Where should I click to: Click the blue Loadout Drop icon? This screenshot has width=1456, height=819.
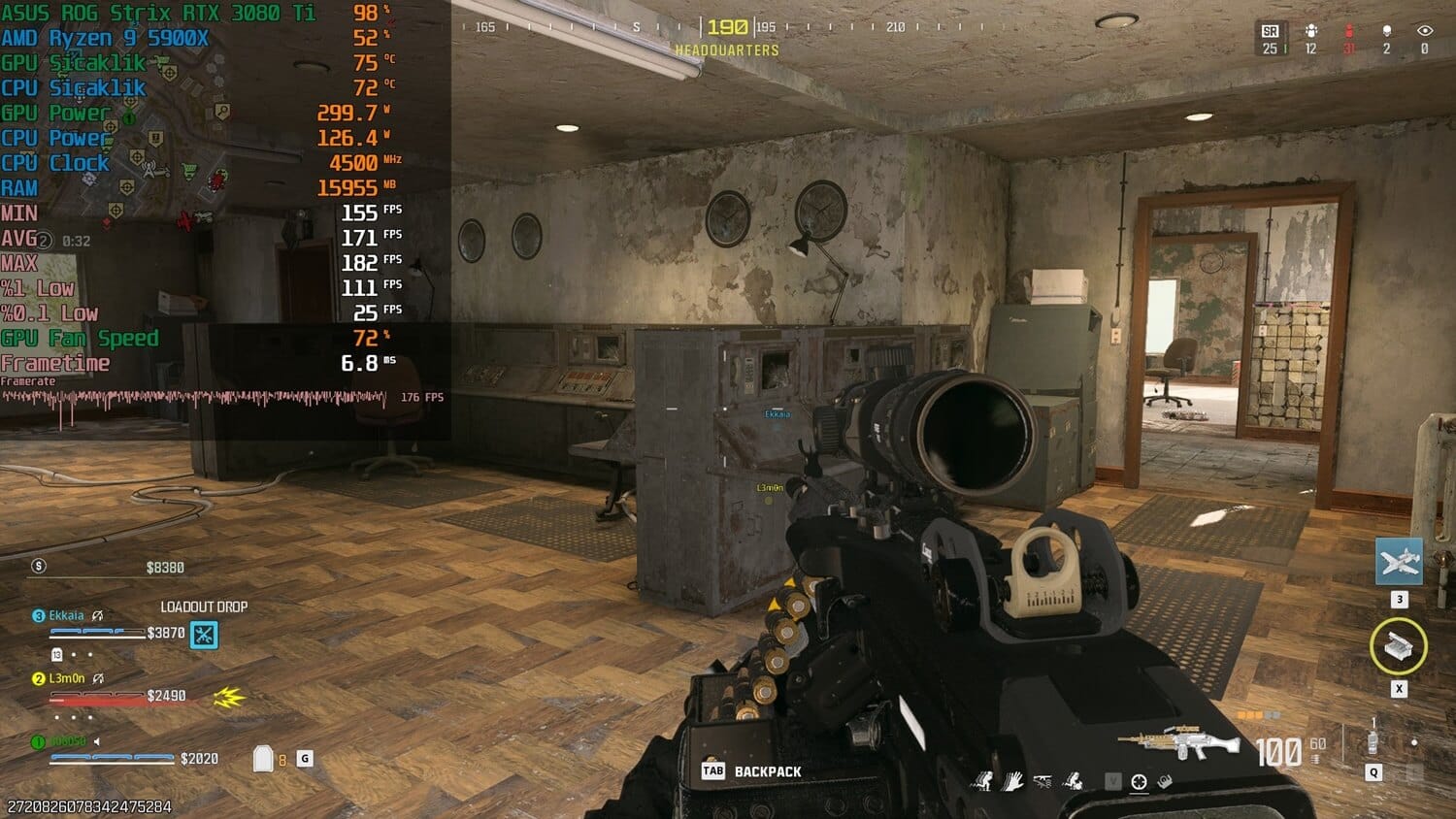[x=204, y=635]
